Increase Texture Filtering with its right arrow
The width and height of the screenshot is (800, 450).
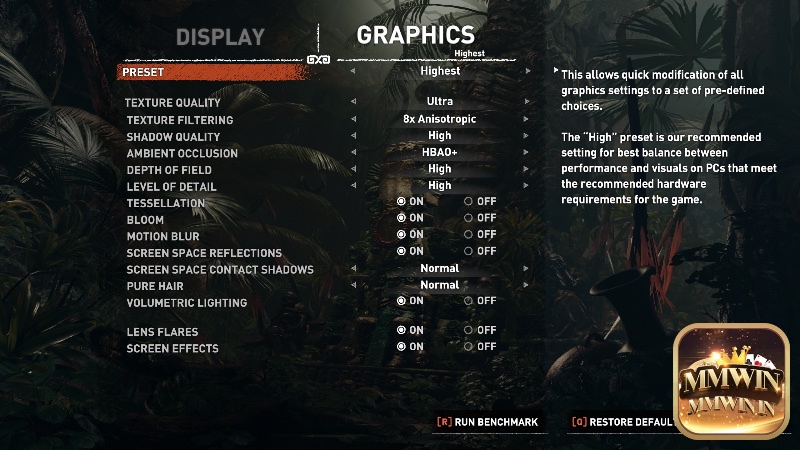tap(527, 119)
